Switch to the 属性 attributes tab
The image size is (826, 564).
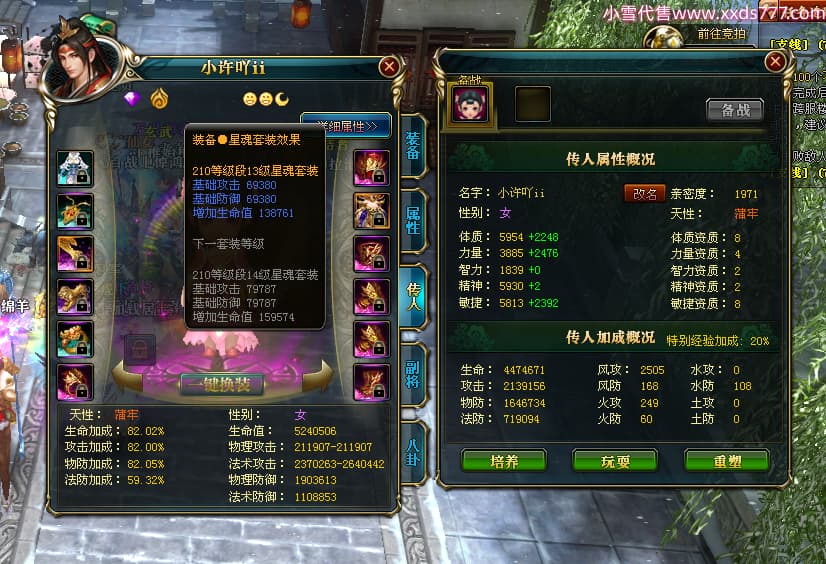pos(412,220)
